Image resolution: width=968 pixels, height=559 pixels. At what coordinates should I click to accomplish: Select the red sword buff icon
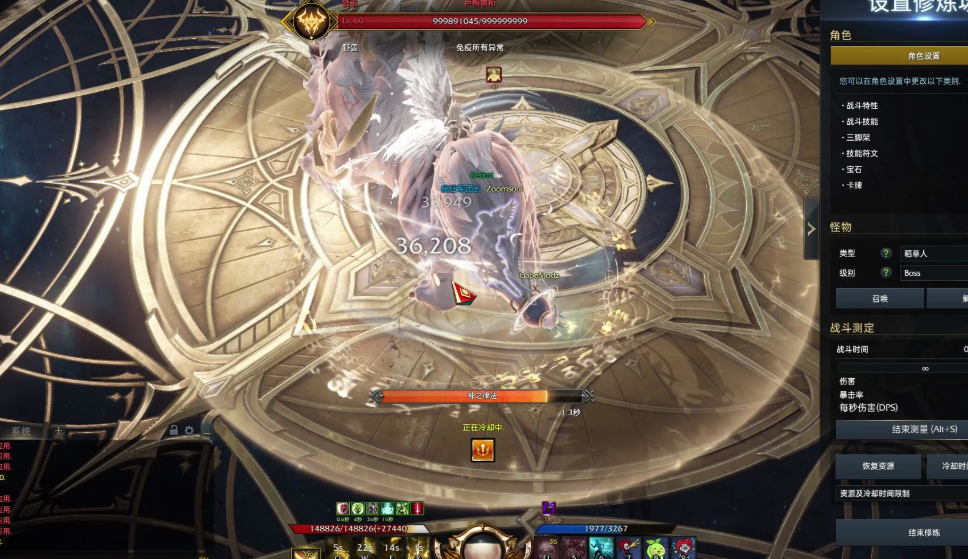click(417, 509)
